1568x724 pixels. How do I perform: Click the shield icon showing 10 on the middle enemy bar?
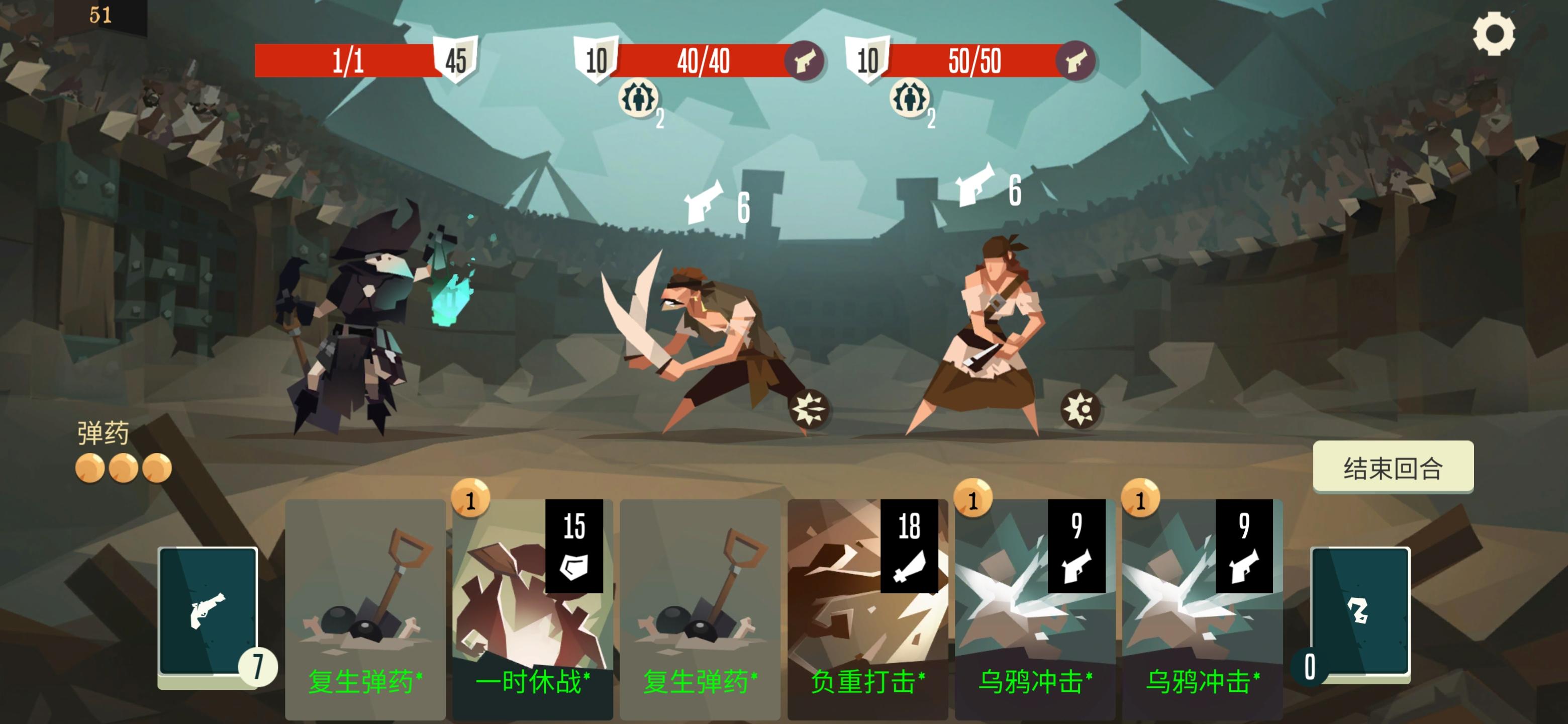click(x=597, y=60)
